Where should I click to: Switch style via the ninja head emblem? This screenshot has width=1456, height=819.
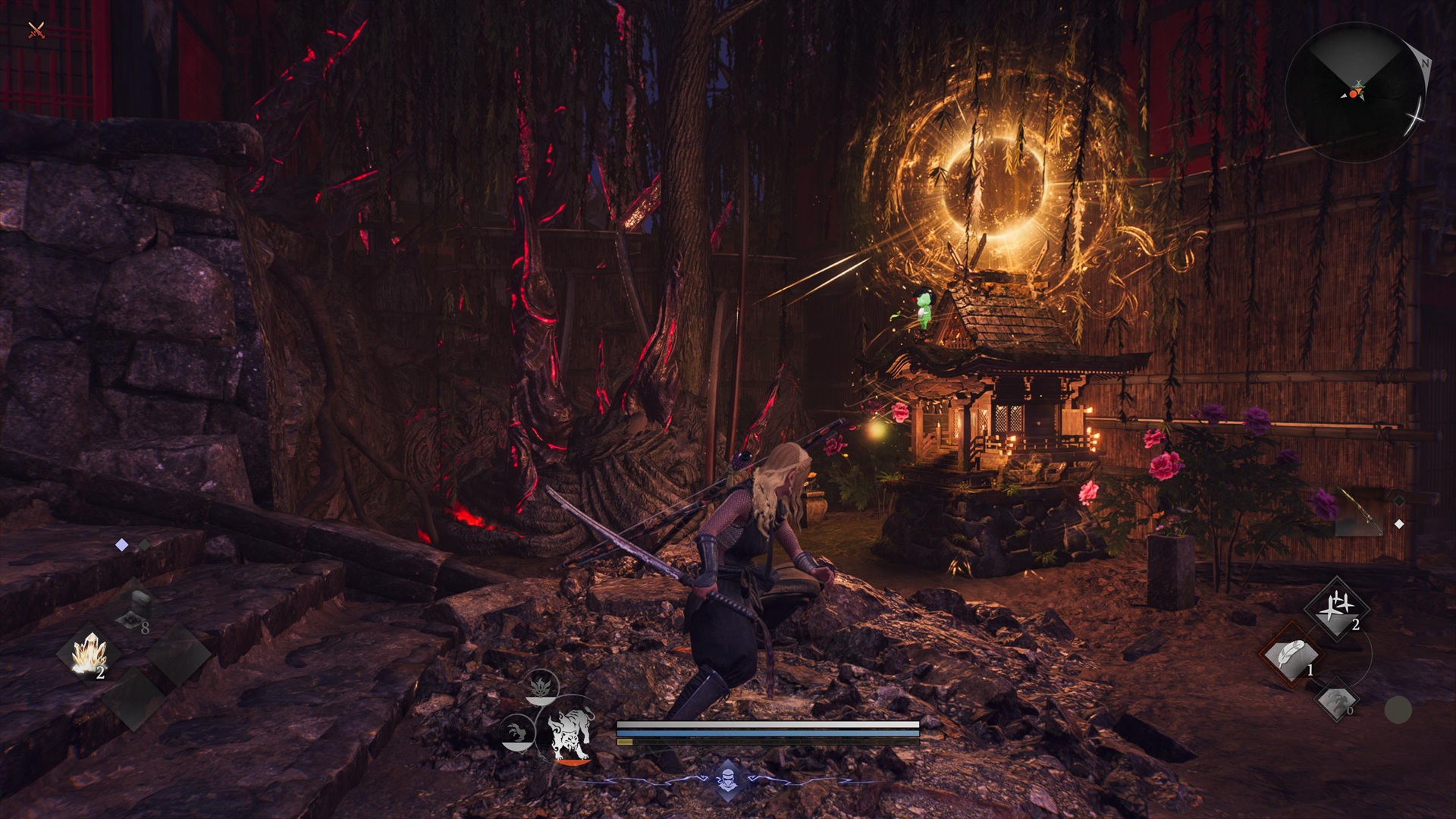tap(727, 780)
